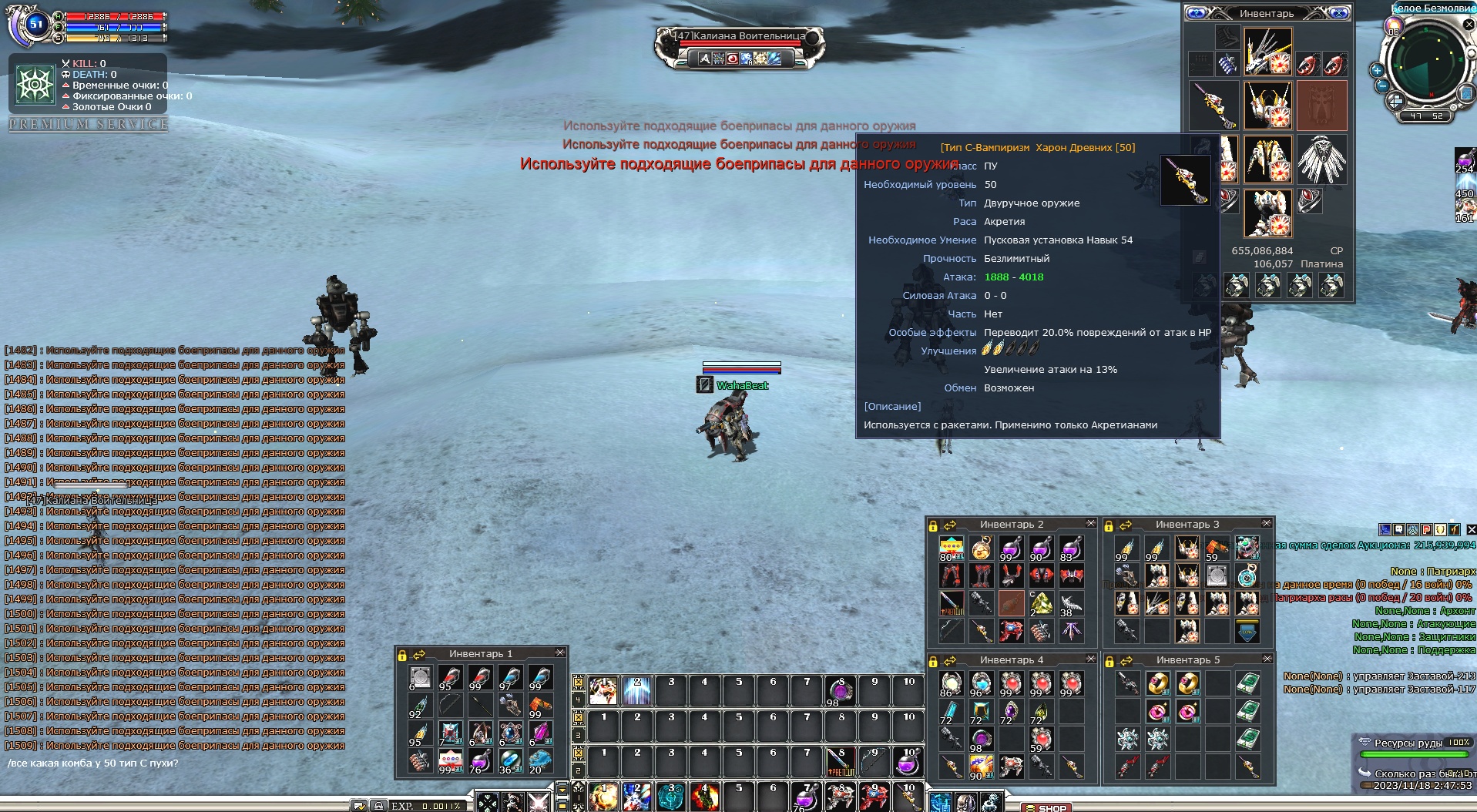Close the Инвентарь 3 panel
This screenshot has width=1477, height=812.
(x=1266, y=524)
